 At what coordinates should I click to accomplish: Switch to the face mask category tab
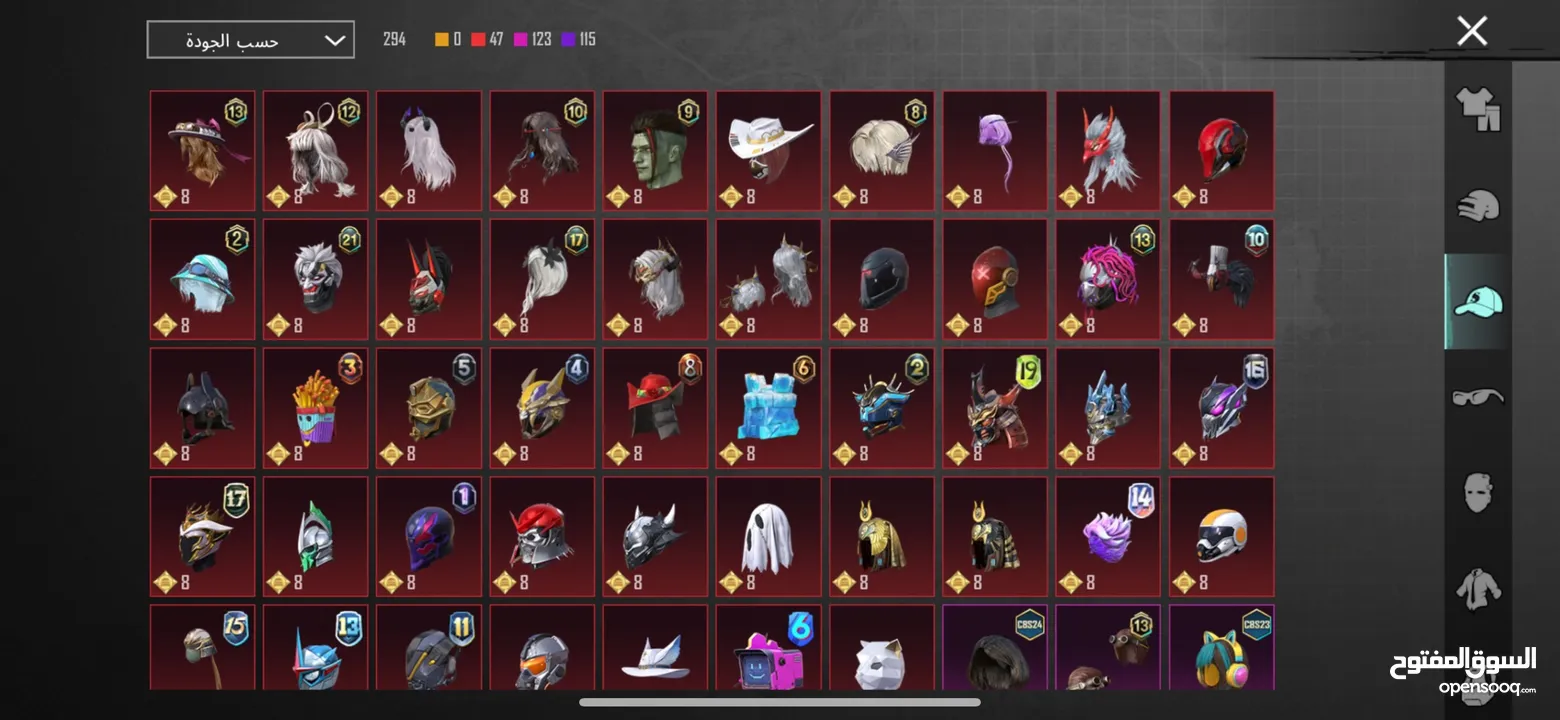coord(1477,493)
